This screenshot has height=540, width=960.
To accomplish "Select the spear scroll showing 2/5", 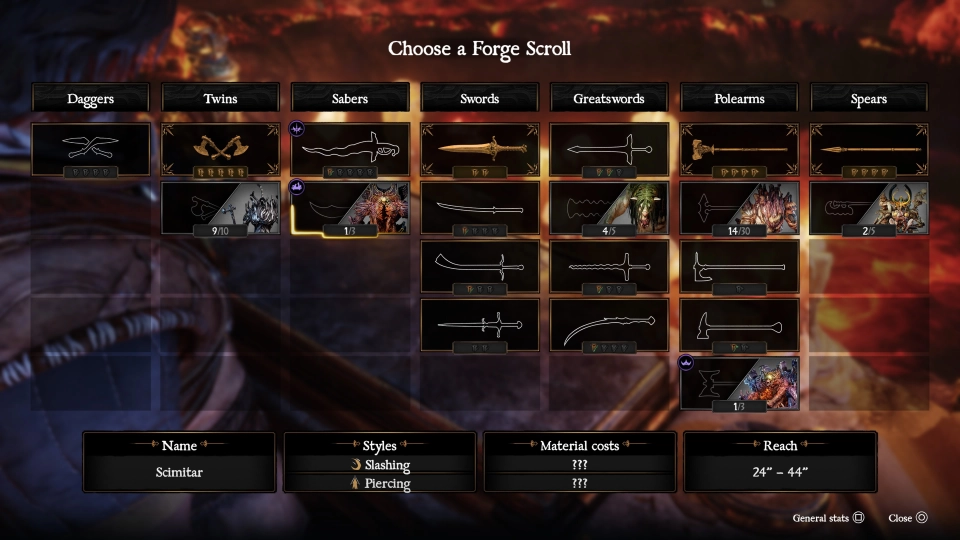I will point(869,208).
